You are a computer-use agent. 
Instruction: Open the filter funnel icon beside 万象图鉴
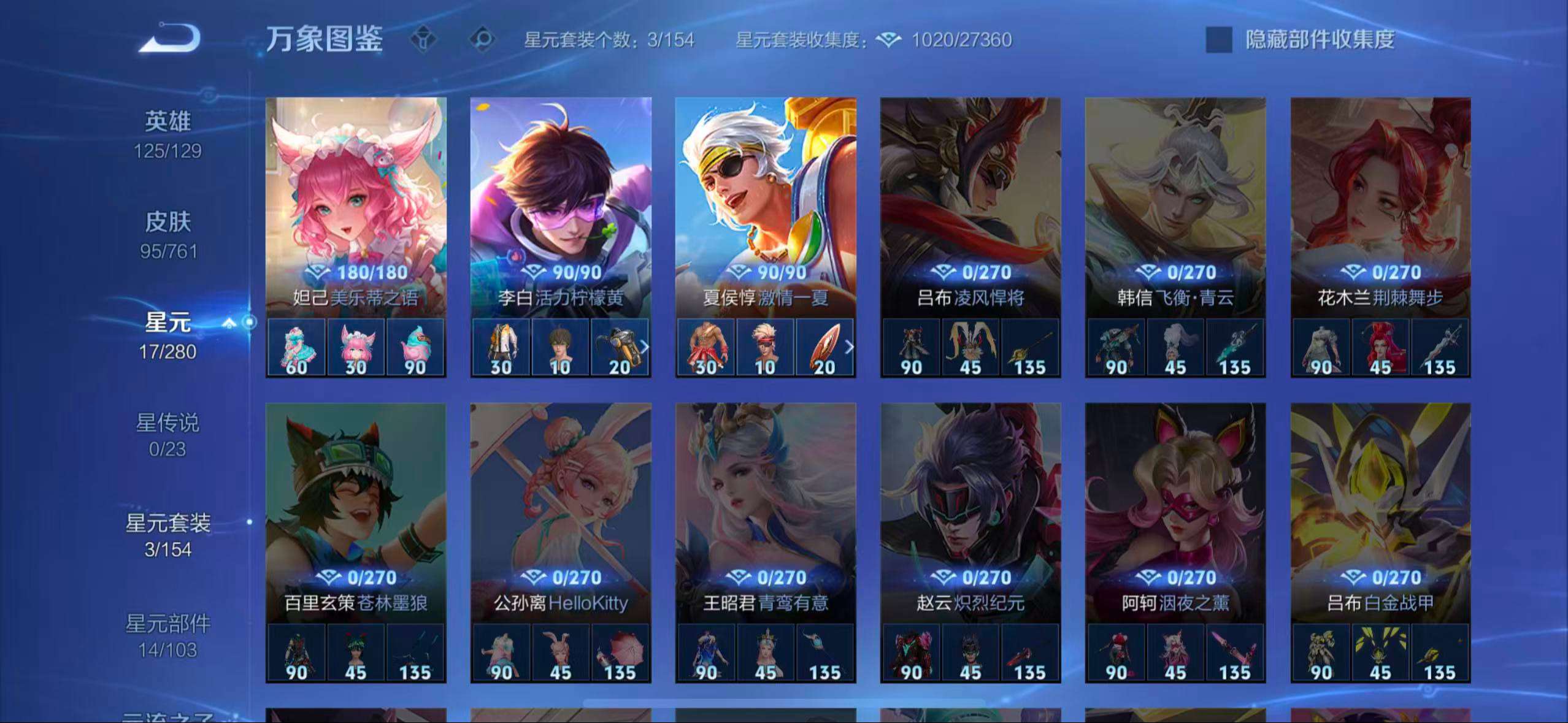[x=424, y=39]
